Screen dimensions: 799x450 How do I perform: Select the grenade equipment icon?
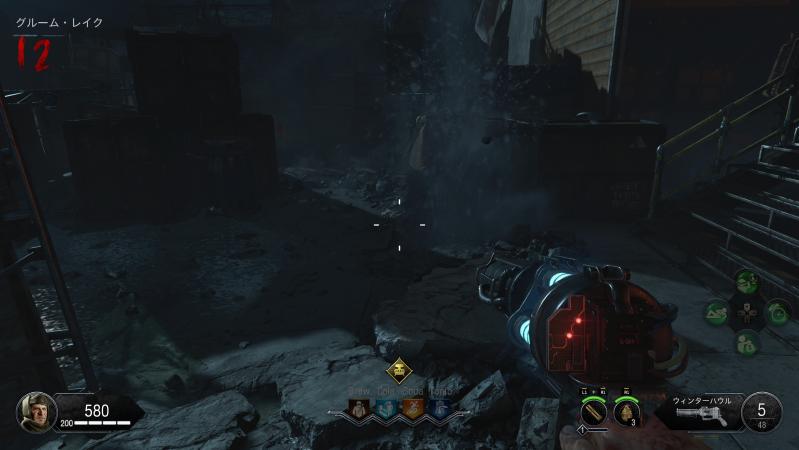[x=627, y=412]
